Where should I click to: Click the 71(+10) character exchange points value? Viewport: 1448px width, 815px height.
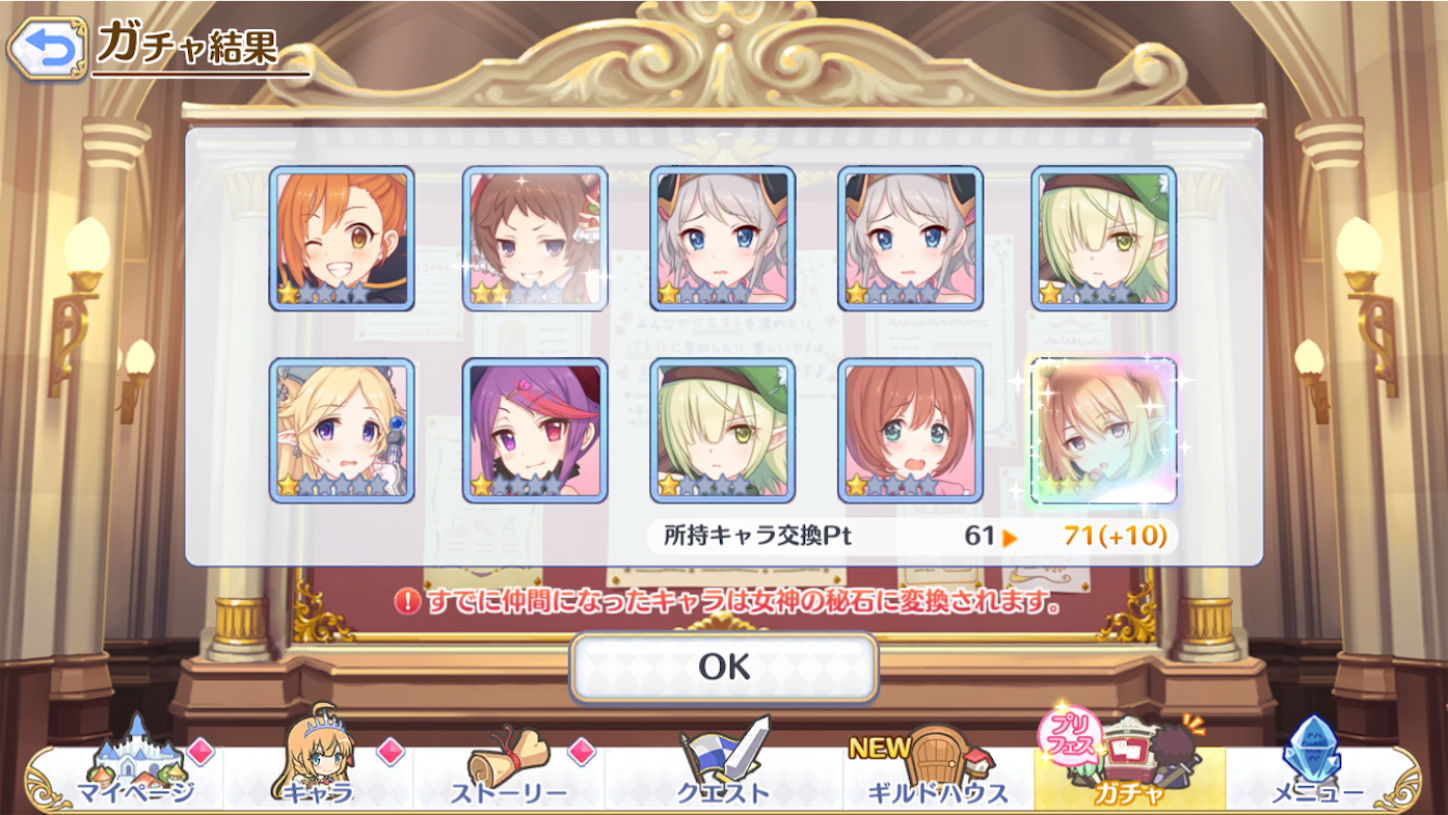[x=1116, y=537]
